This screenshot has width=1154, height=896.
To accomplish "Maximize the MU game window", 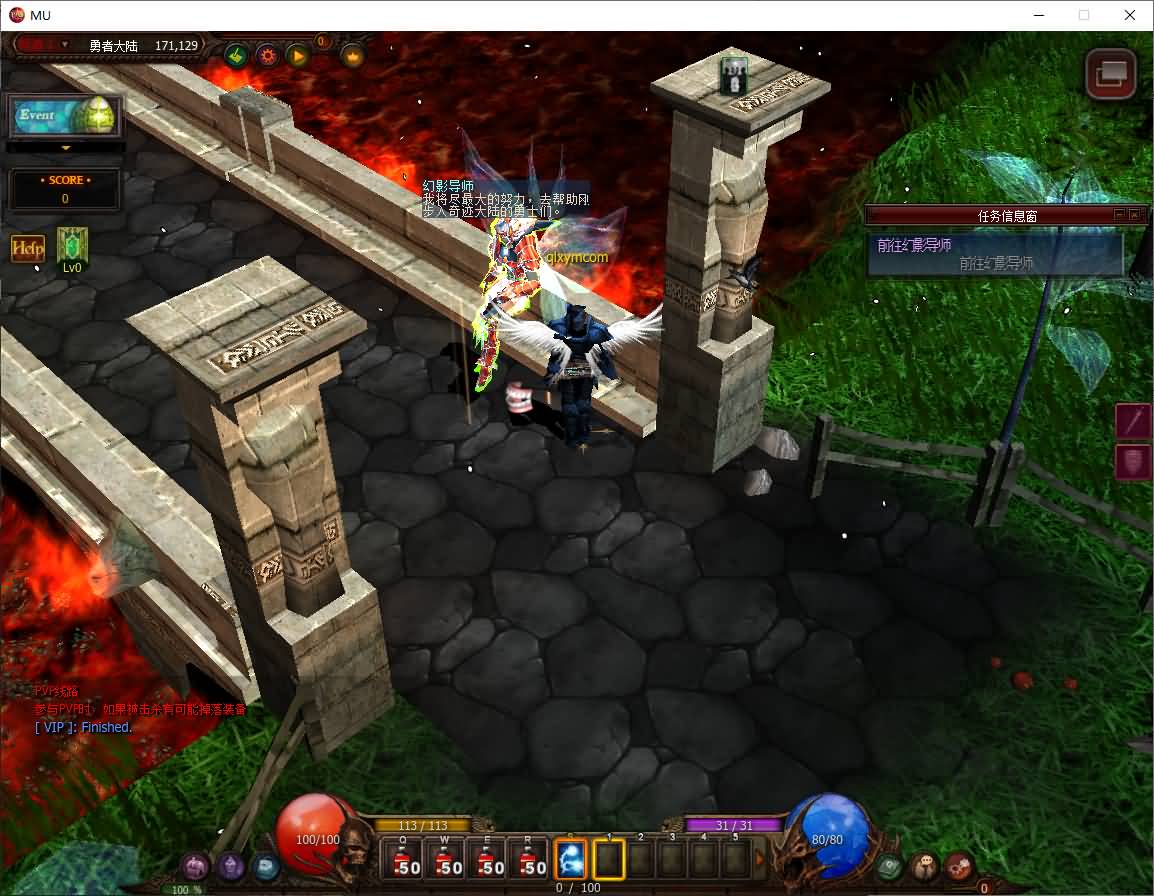I will [1084, 15].
